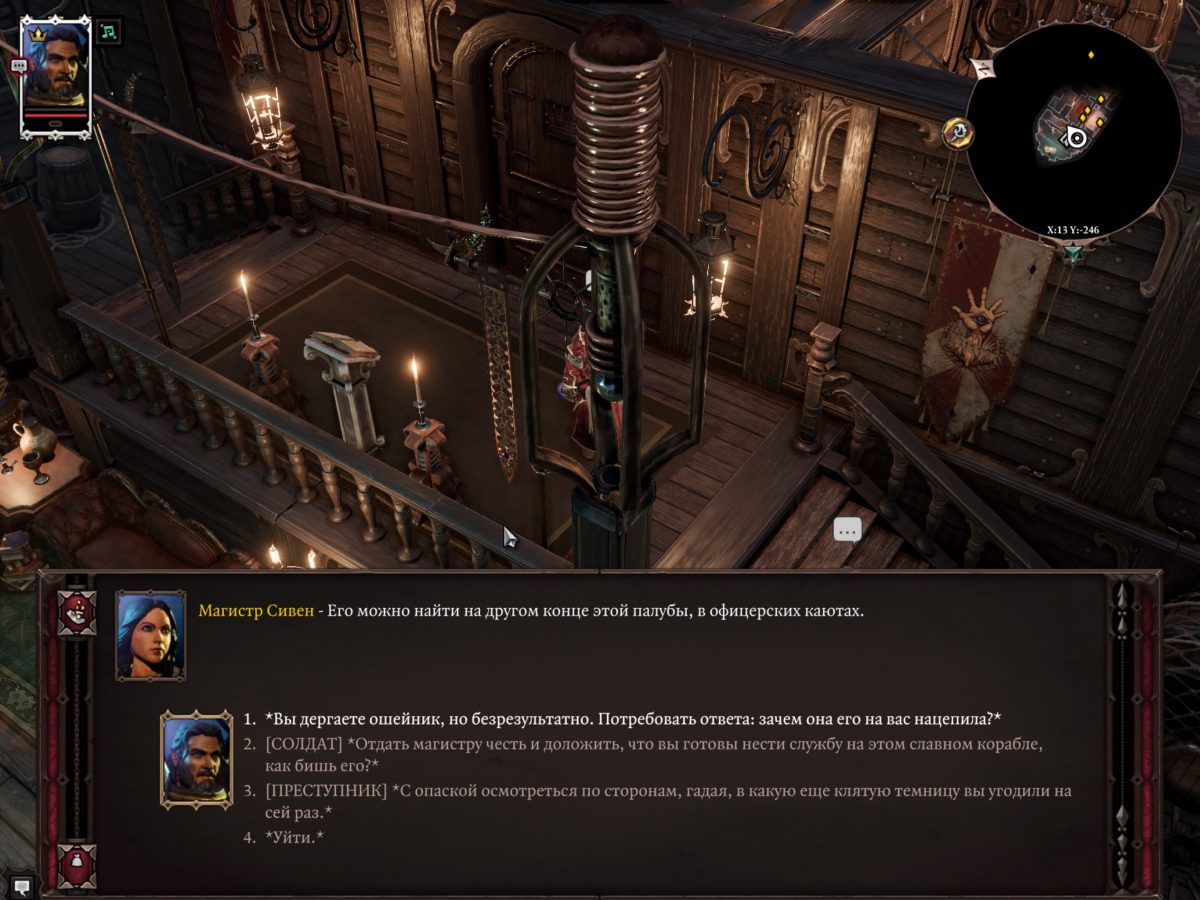Click the floating ellipsis speech bubble

click(847, 531)
